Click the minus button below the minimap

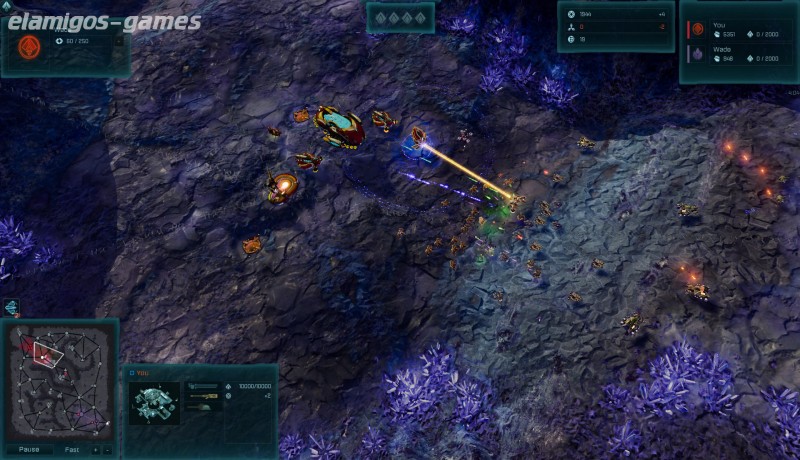[108, 449]
